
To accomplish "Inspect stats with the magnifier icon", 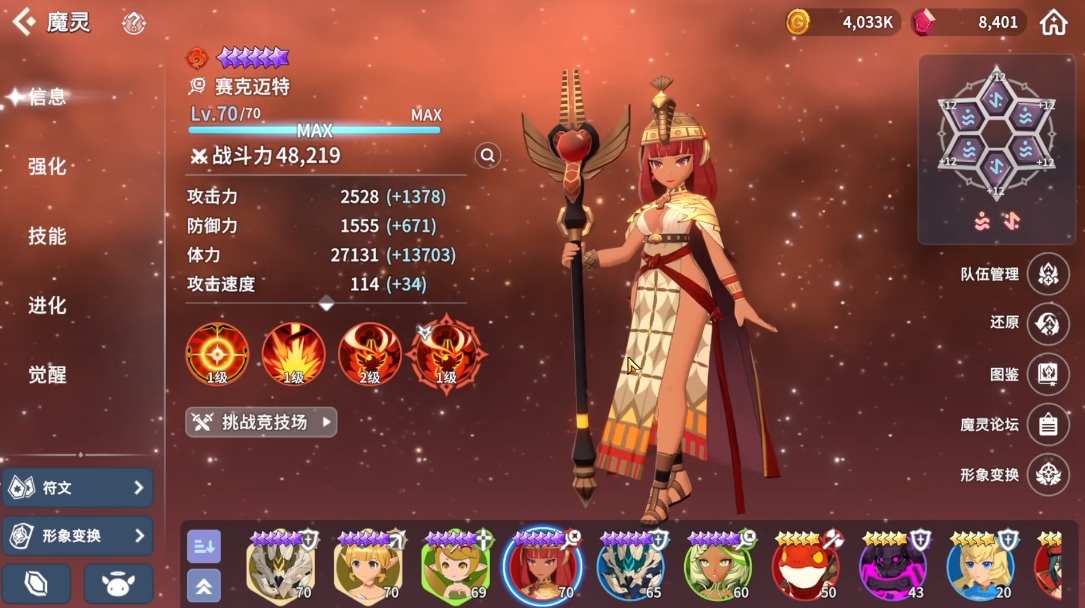I will 487,155.
